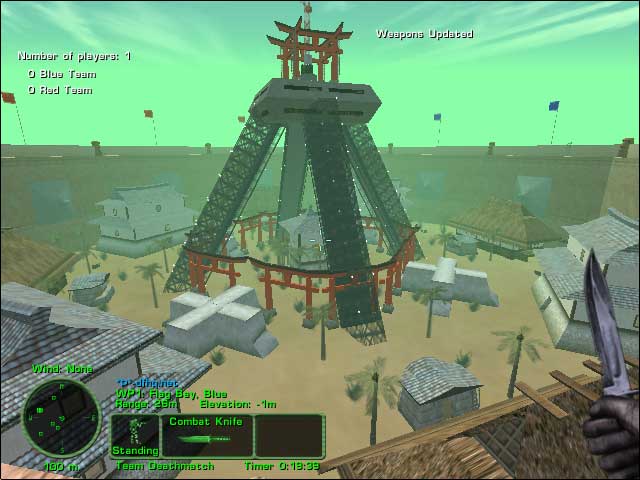This screenshot has width=640, height=480.
Task: Select the Combat Knife weapon slot
Action: (x=206, y=436)
